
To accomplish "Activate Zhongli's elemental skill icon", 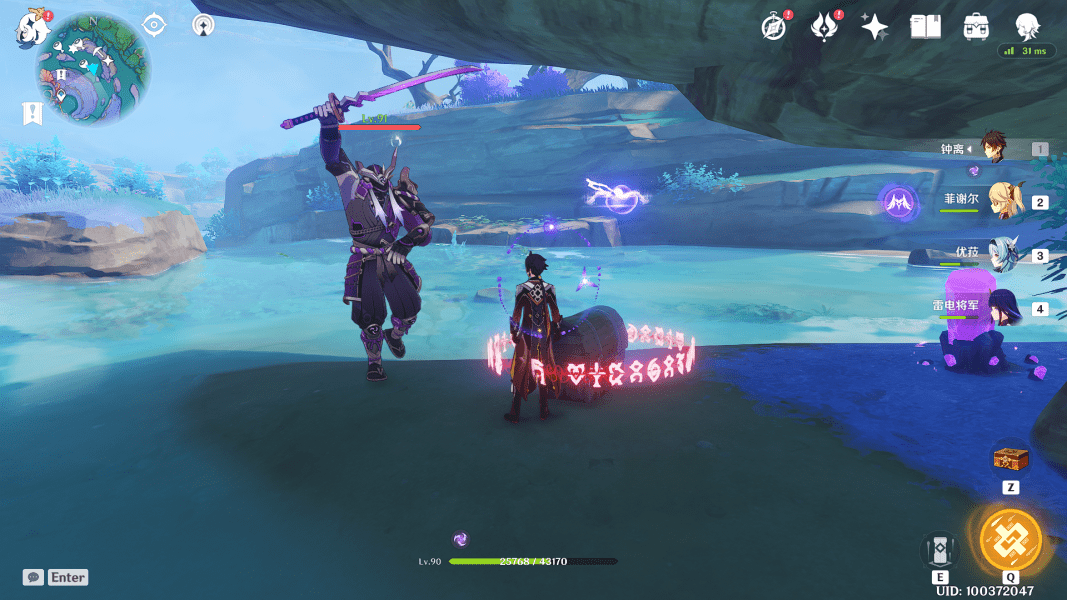I will (940, 549).
